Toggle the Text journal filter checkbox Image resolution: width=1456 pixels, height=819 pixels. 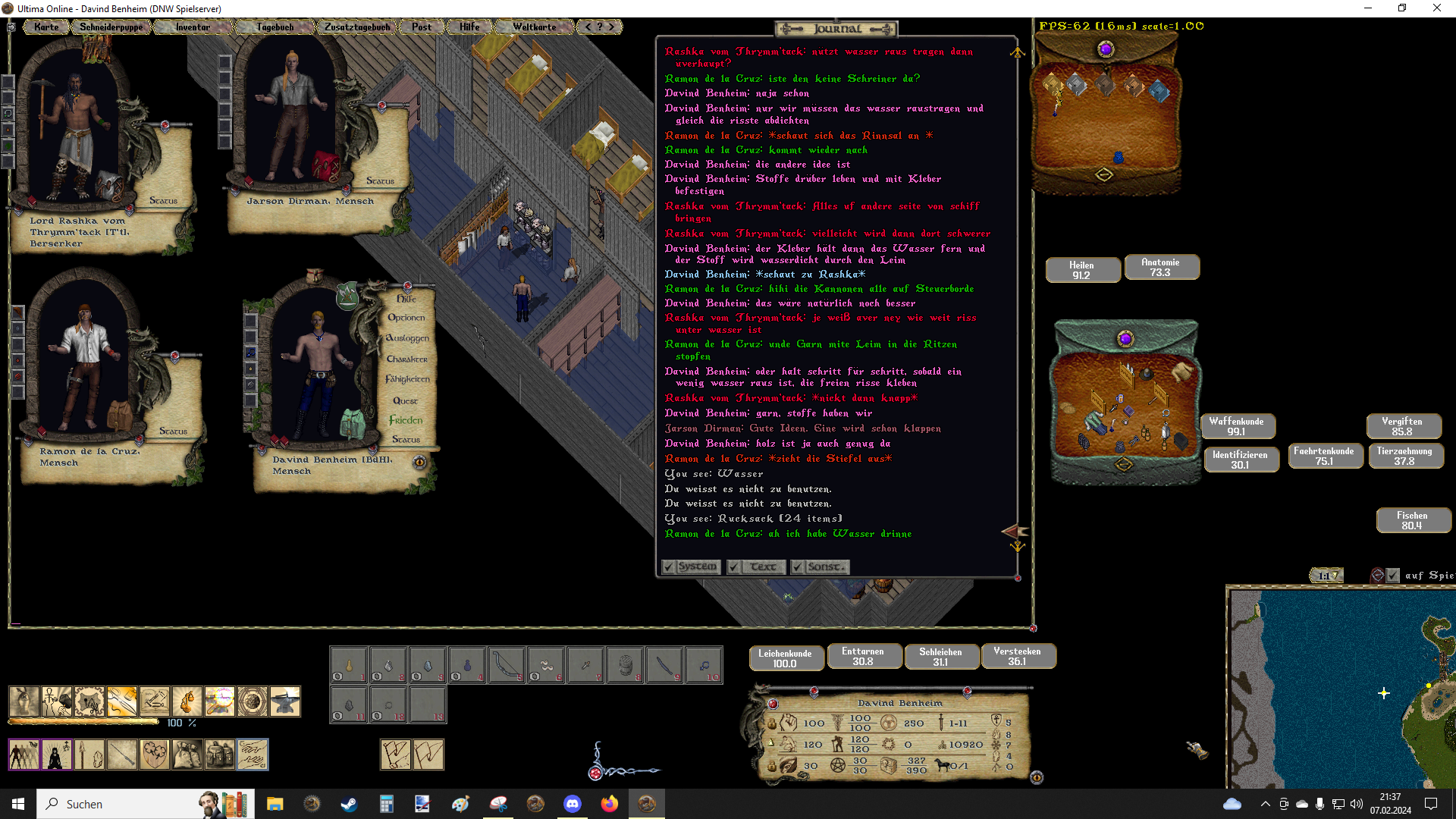734,567
